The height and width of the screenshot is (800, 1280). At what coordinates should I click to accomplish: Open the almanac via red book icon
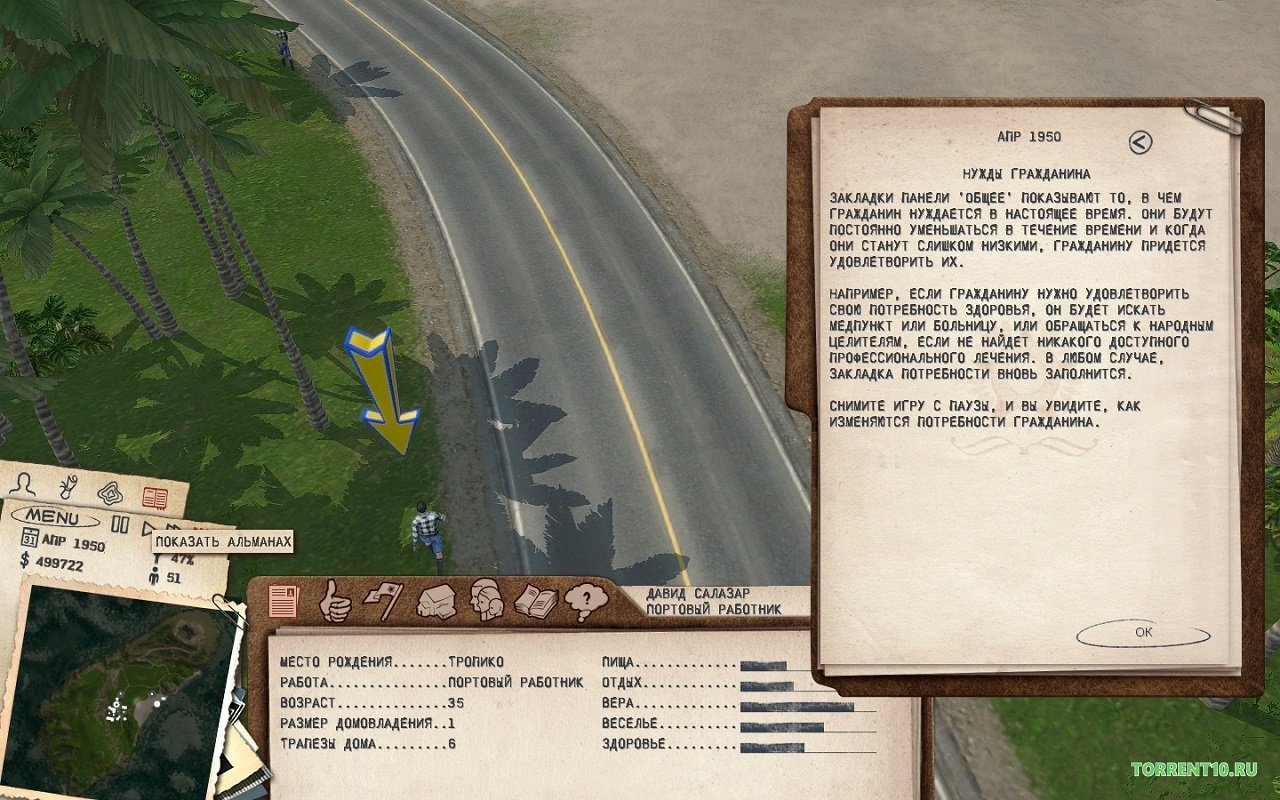pos(155,498)
